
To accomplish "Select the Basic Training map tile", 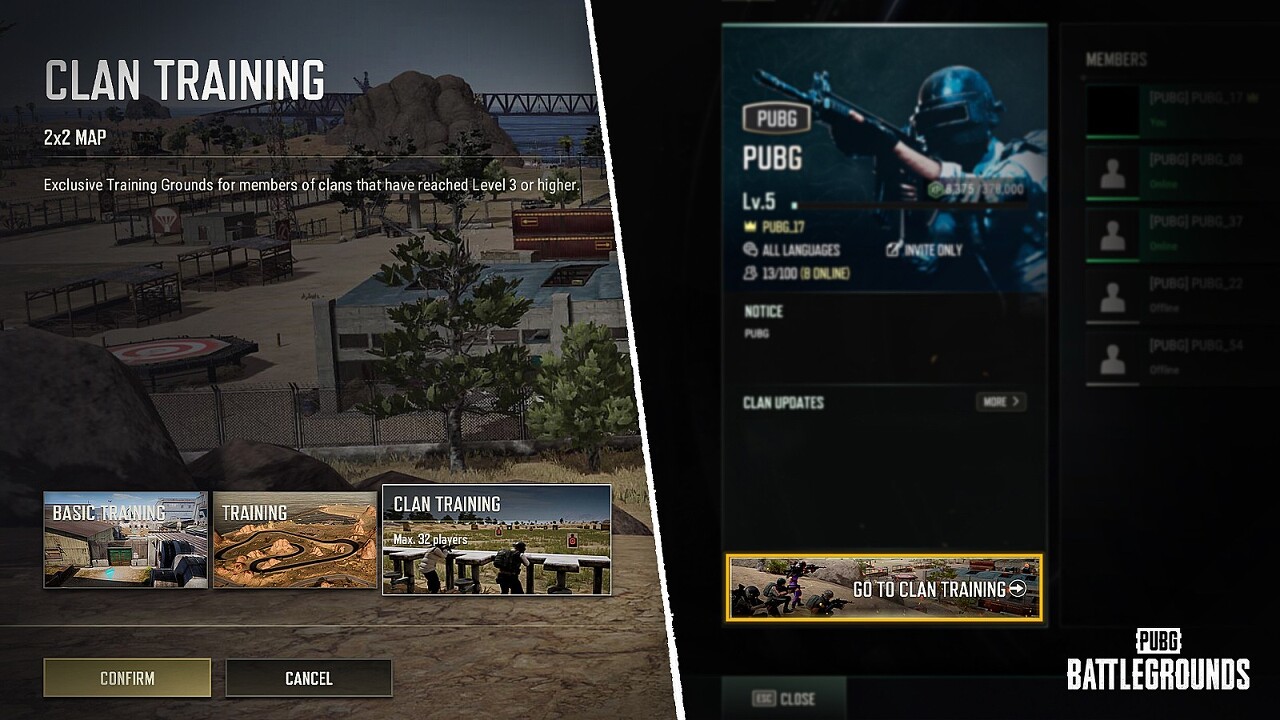I will tap(126, 539).
